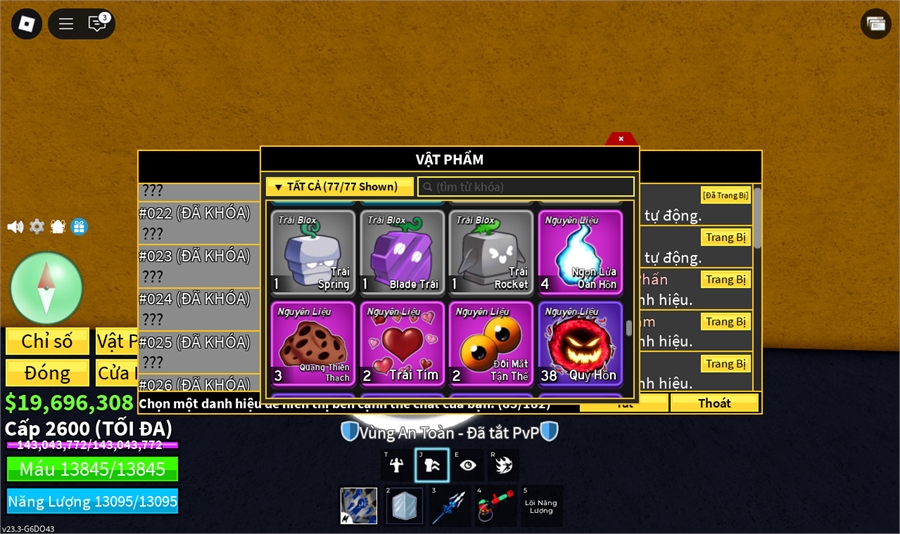Open the Tất Cả item filter dropdown

[340, 187]
